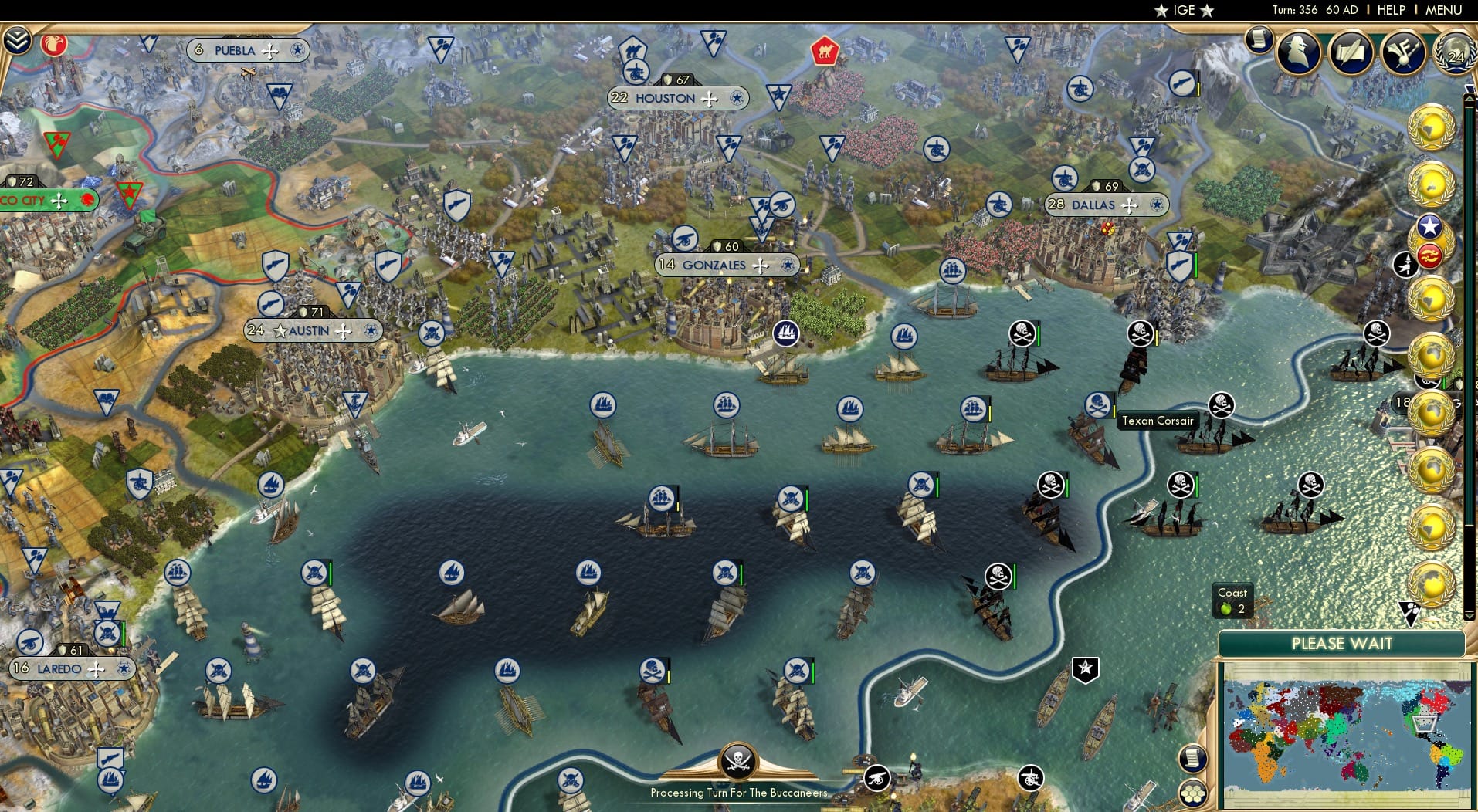Click the skull icon above the Buccaneers turn banner
This screenshot has width=1478, height=812.
[x=737, y=763]
